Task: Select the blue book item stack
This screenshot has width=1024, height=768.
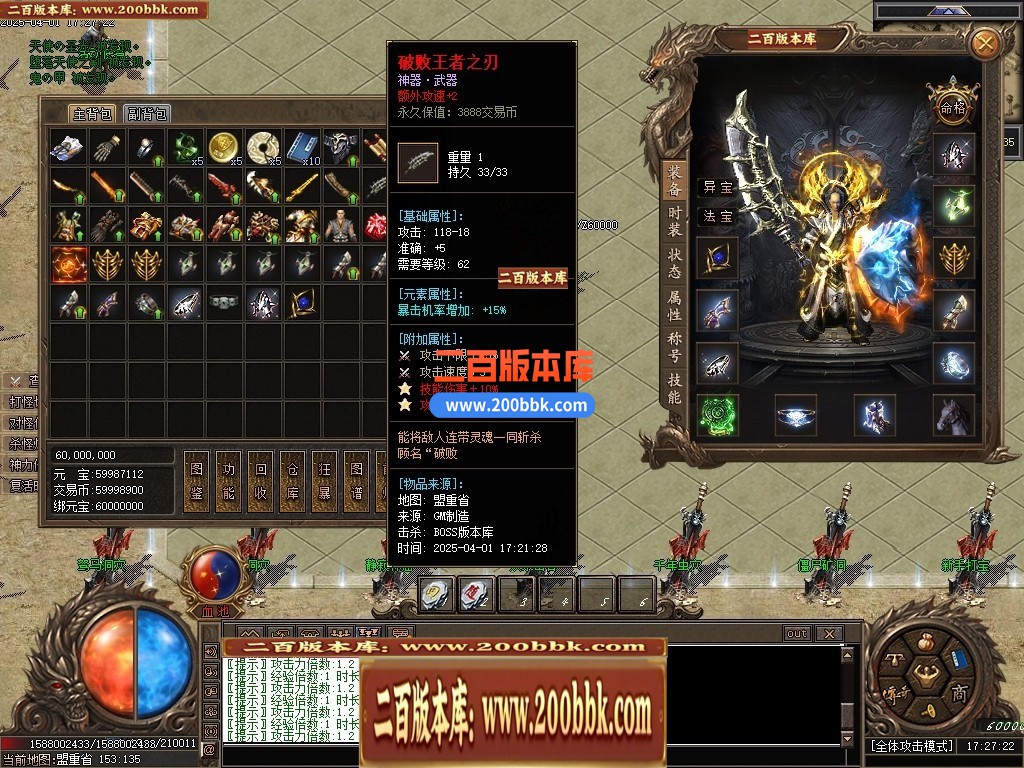Action: pos(301,147)
